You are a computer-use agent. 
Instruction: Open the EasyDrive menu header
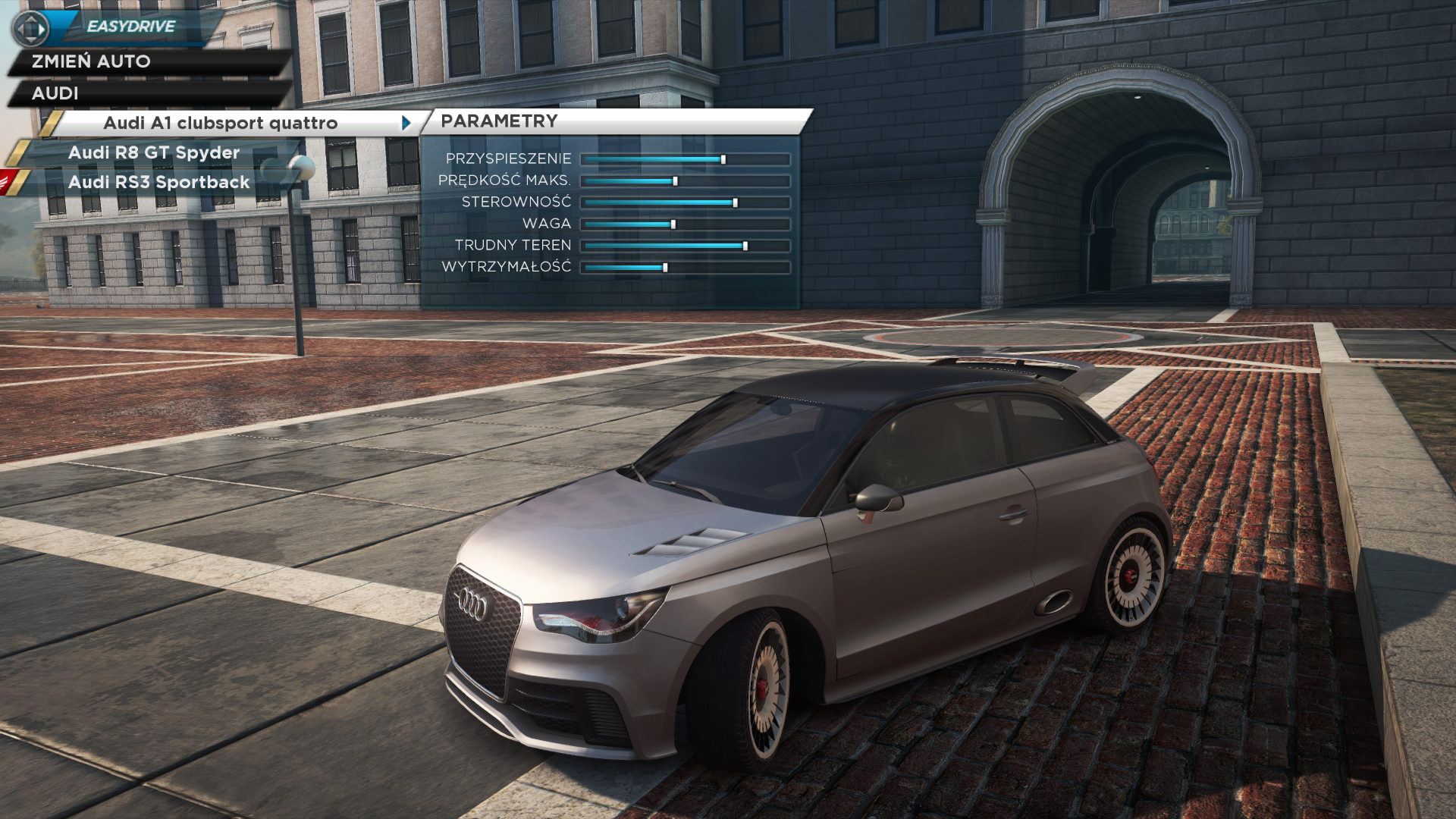tap(130, 27)
